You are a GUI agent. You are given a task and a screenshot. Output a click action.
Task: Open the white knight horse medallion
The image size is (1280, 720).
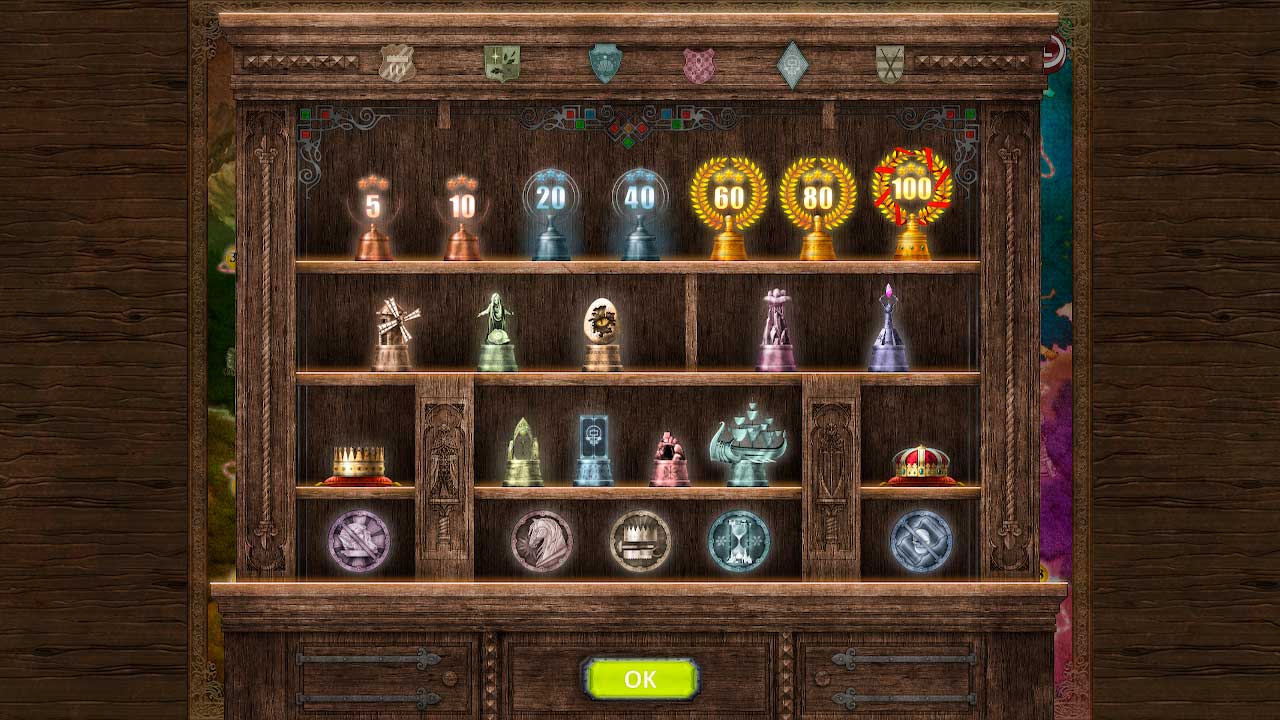540,540
